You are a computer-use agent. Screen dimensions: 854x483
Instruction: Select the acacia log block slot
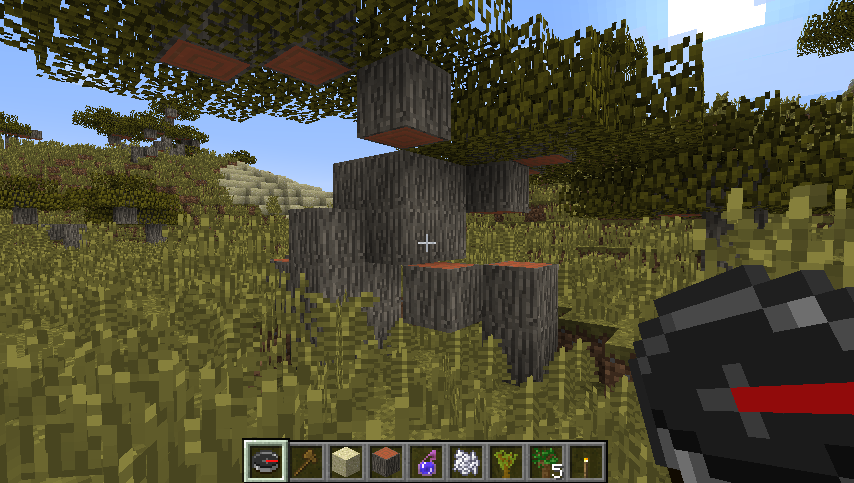pos(387,461)
